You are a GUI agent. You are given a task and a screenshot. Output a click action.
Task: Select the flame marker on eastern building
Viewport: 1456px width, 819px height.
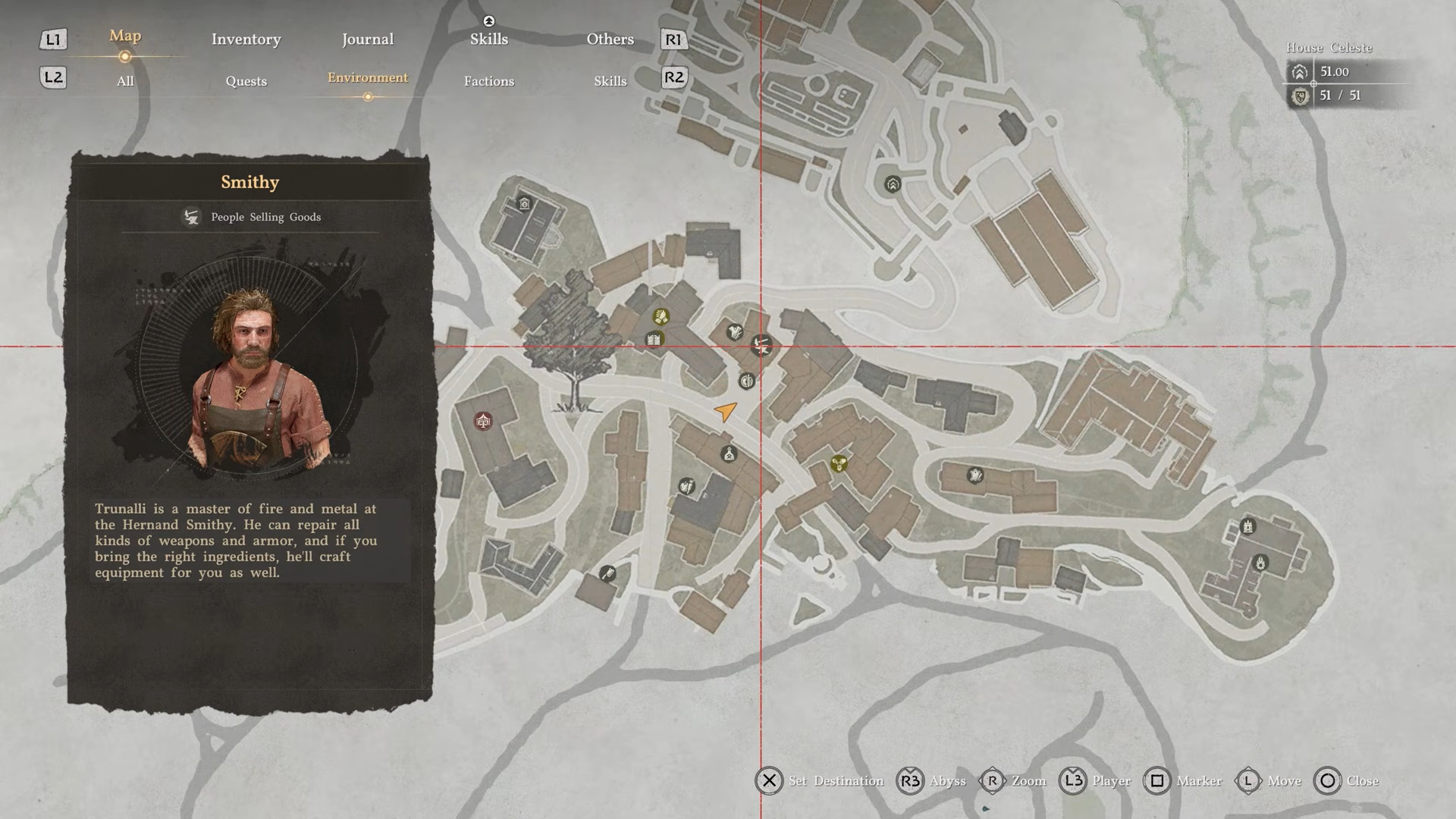point(1260,563)
